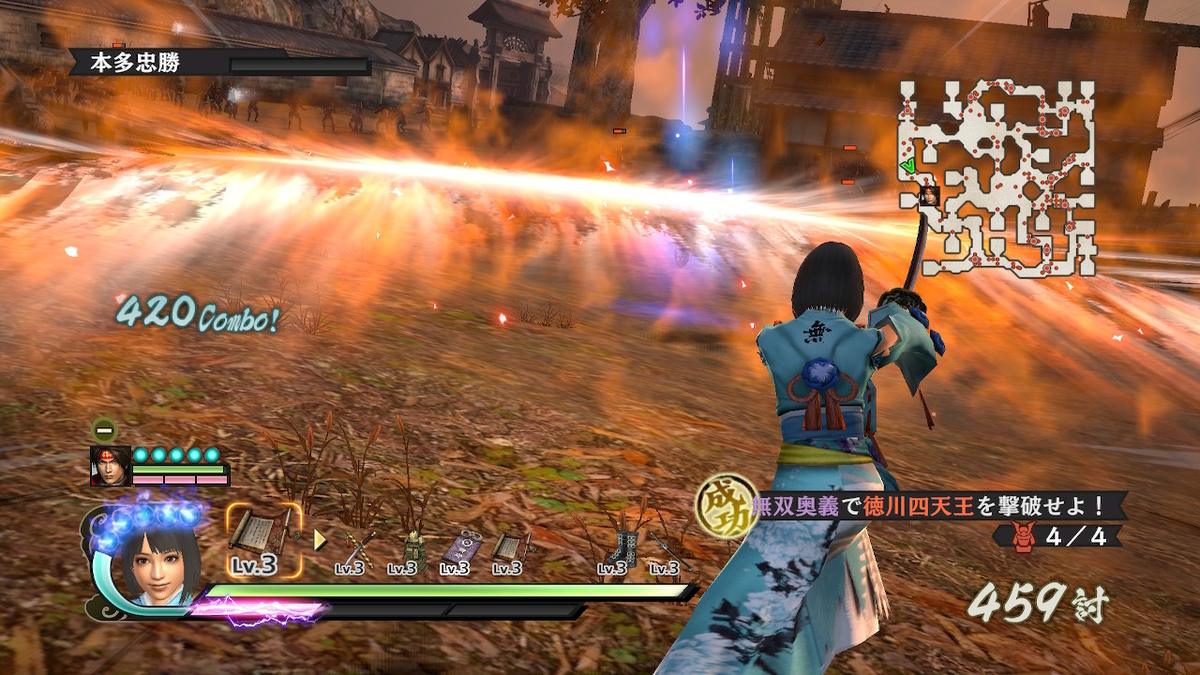The width and height of the screenshot is (1200, 675).
Task: Select the ally portrait marker on minimap
Action: click(929, 196)
